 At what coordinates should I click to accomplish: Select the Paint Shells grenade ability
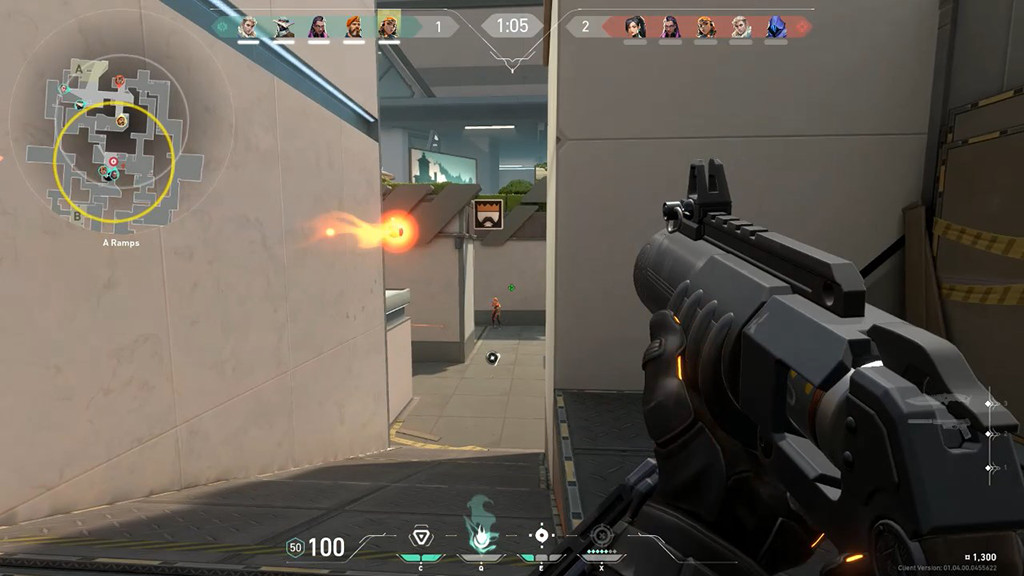click(x=541, y=536)
